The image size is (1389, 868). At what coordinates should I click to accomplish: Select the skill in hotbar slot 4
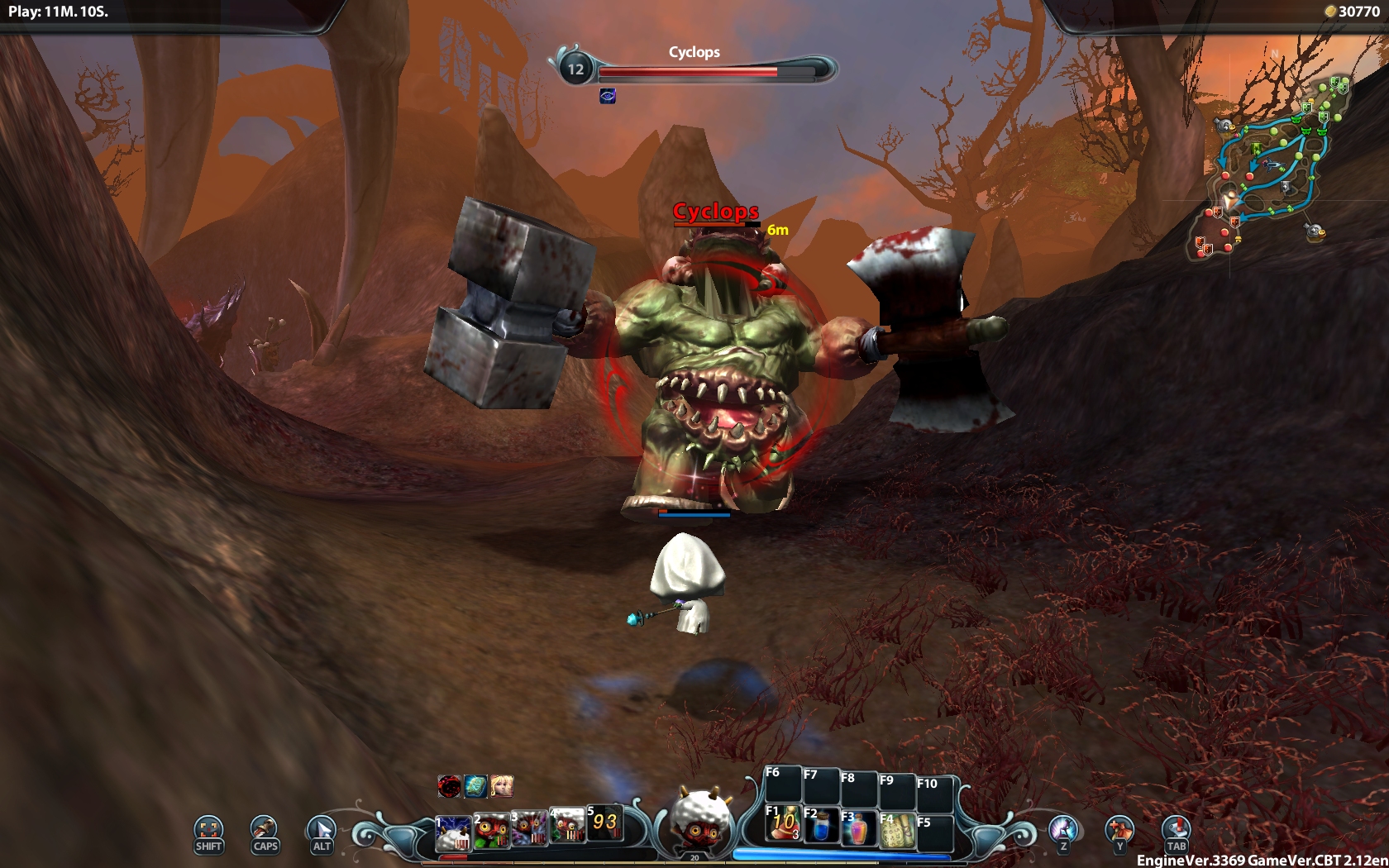[x=568, y=825]
